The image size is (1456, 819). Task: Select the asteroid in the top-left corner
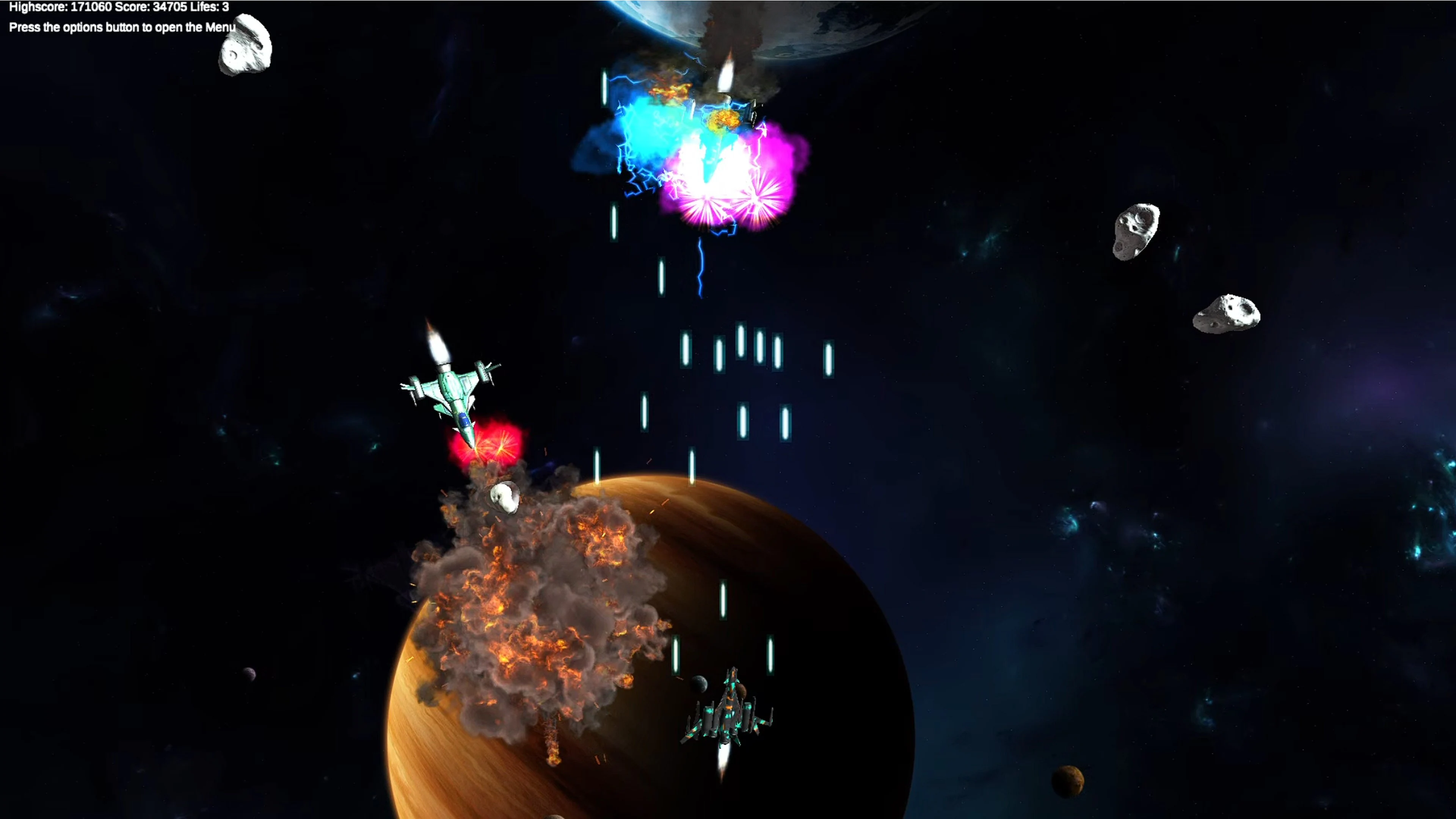tap(246, 45)
